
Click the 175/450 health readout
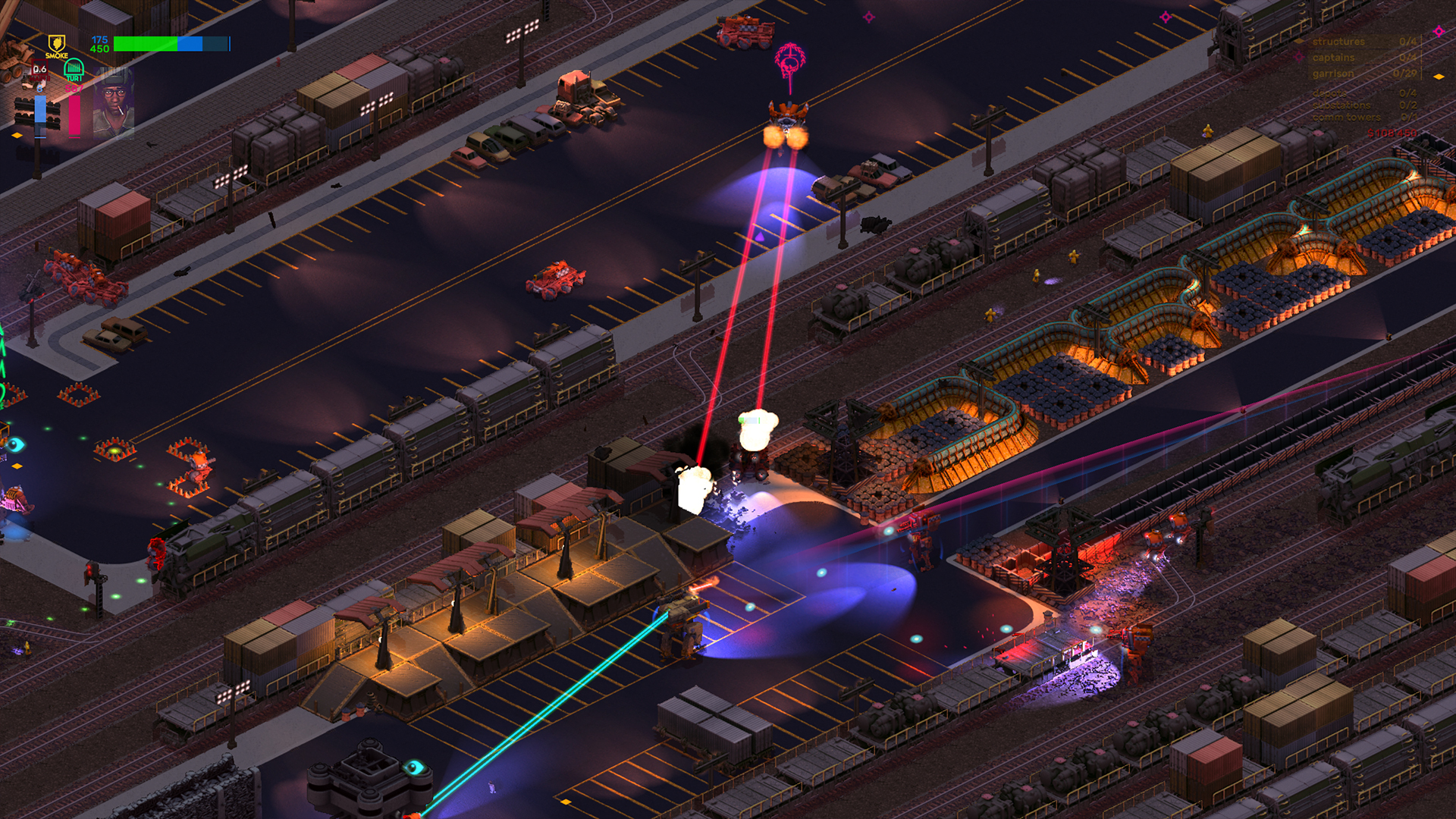click(100, 43)
